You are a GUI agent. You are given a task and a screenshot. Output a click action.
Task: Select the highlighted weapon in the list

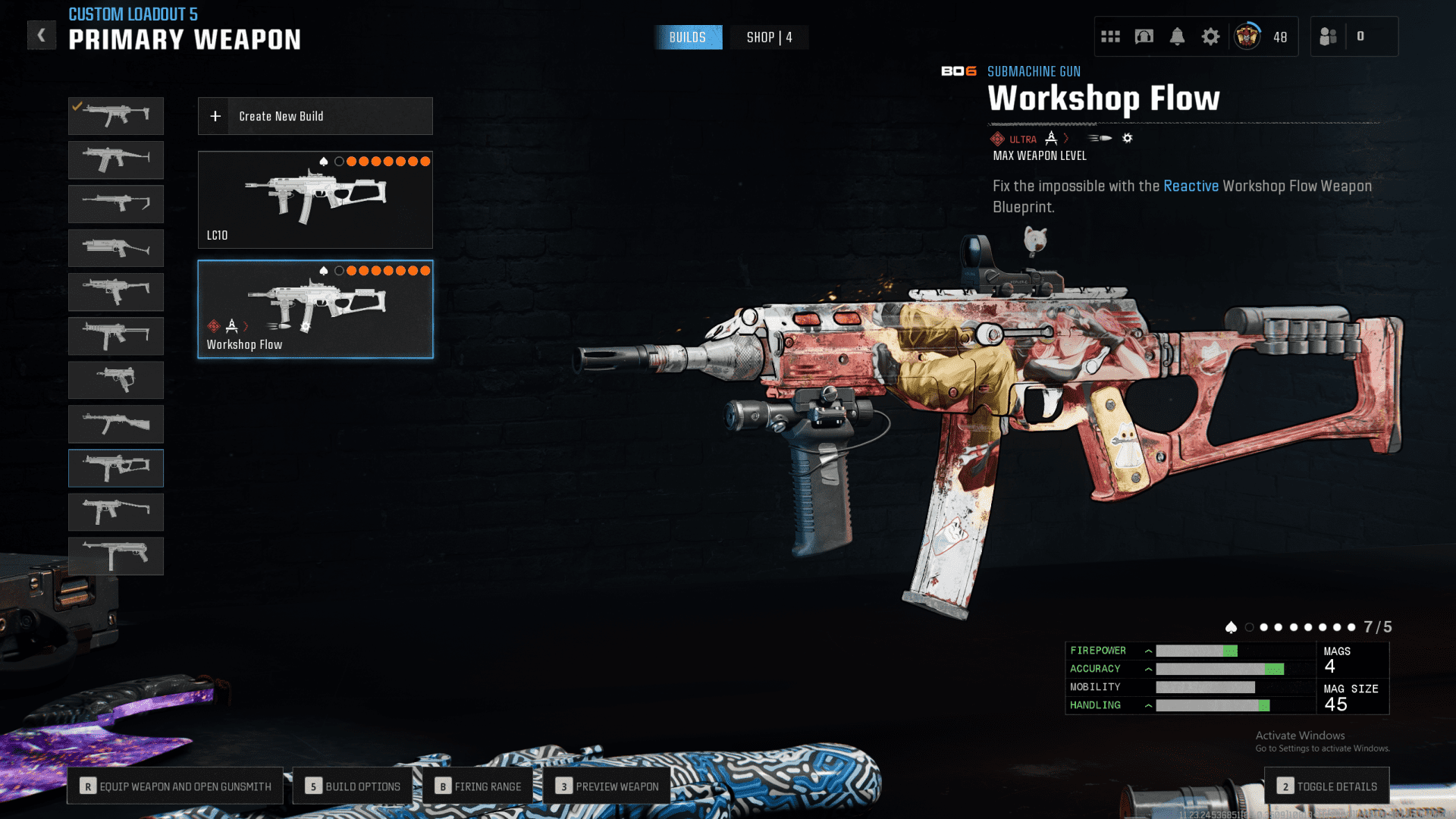(x=116, y=468)
